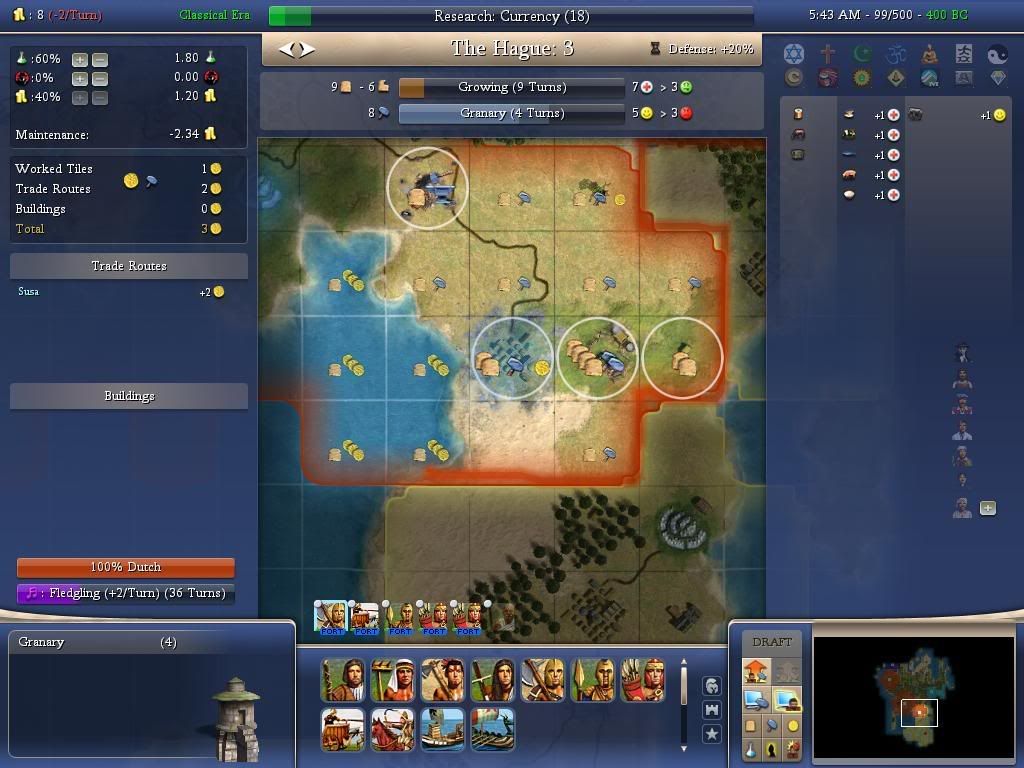The image size is (1024, 768).
Task: Hurry production with the orange arrow button
Action: [x=755, y=671]
